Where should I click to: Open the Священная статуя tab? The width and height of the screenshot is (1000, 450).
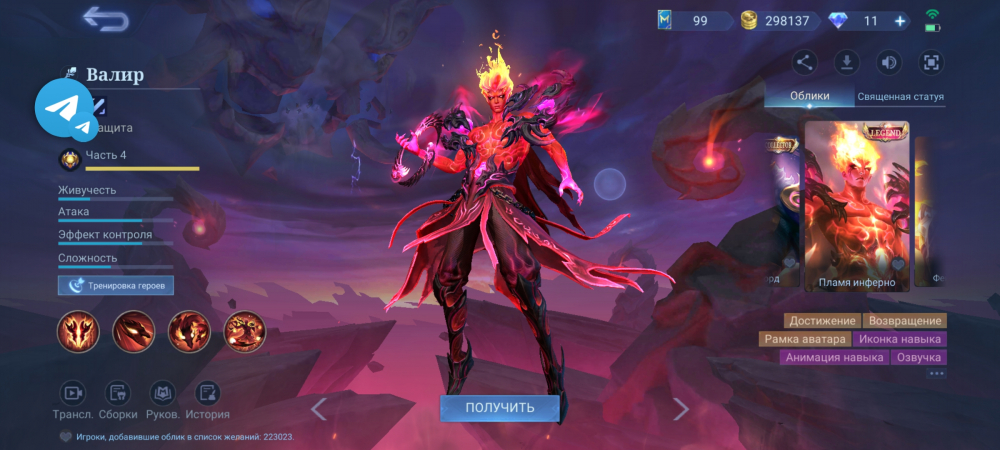(900, 97)
